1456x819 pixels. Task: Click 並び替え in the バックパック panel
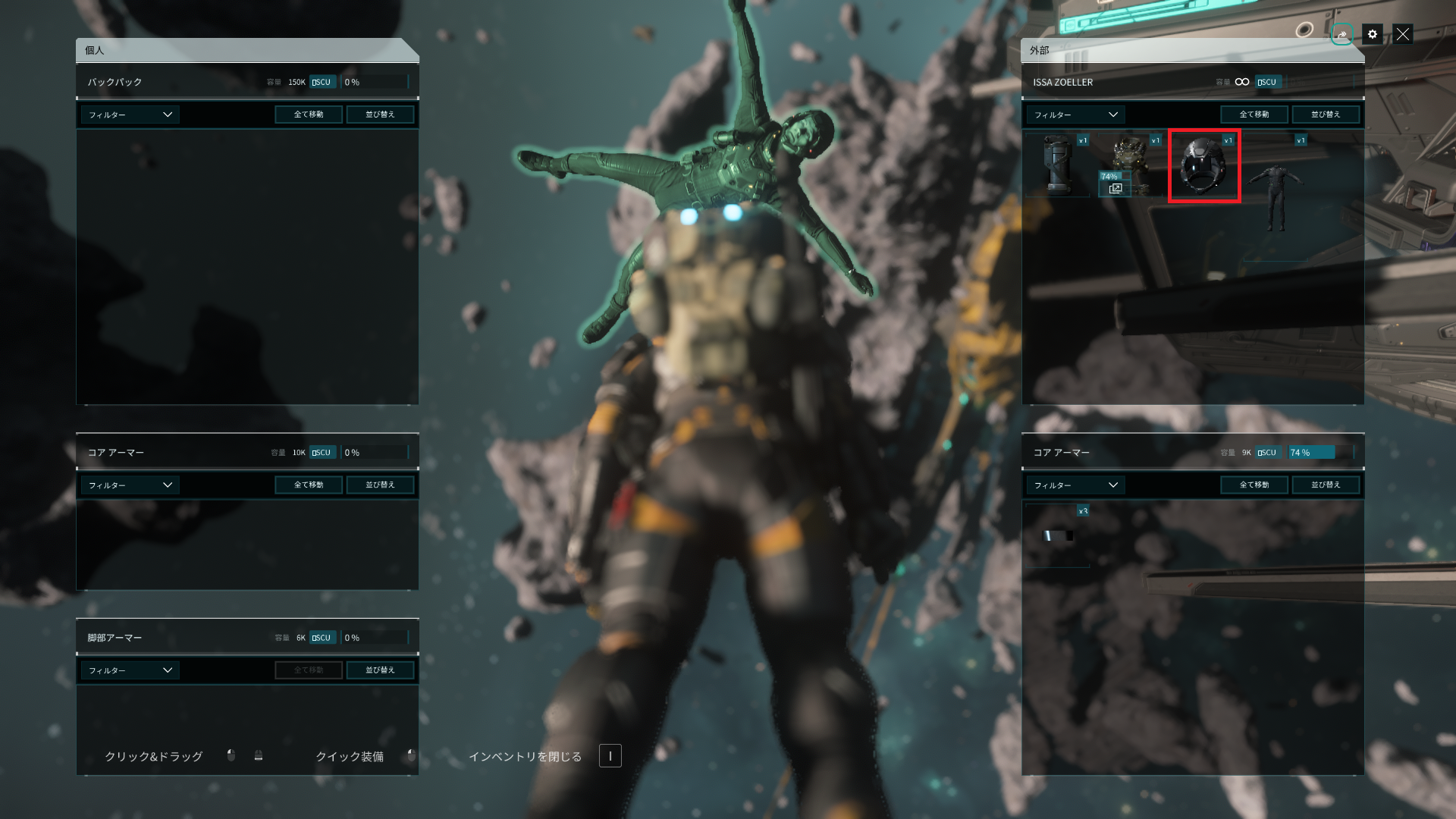[x=381, y=114]
